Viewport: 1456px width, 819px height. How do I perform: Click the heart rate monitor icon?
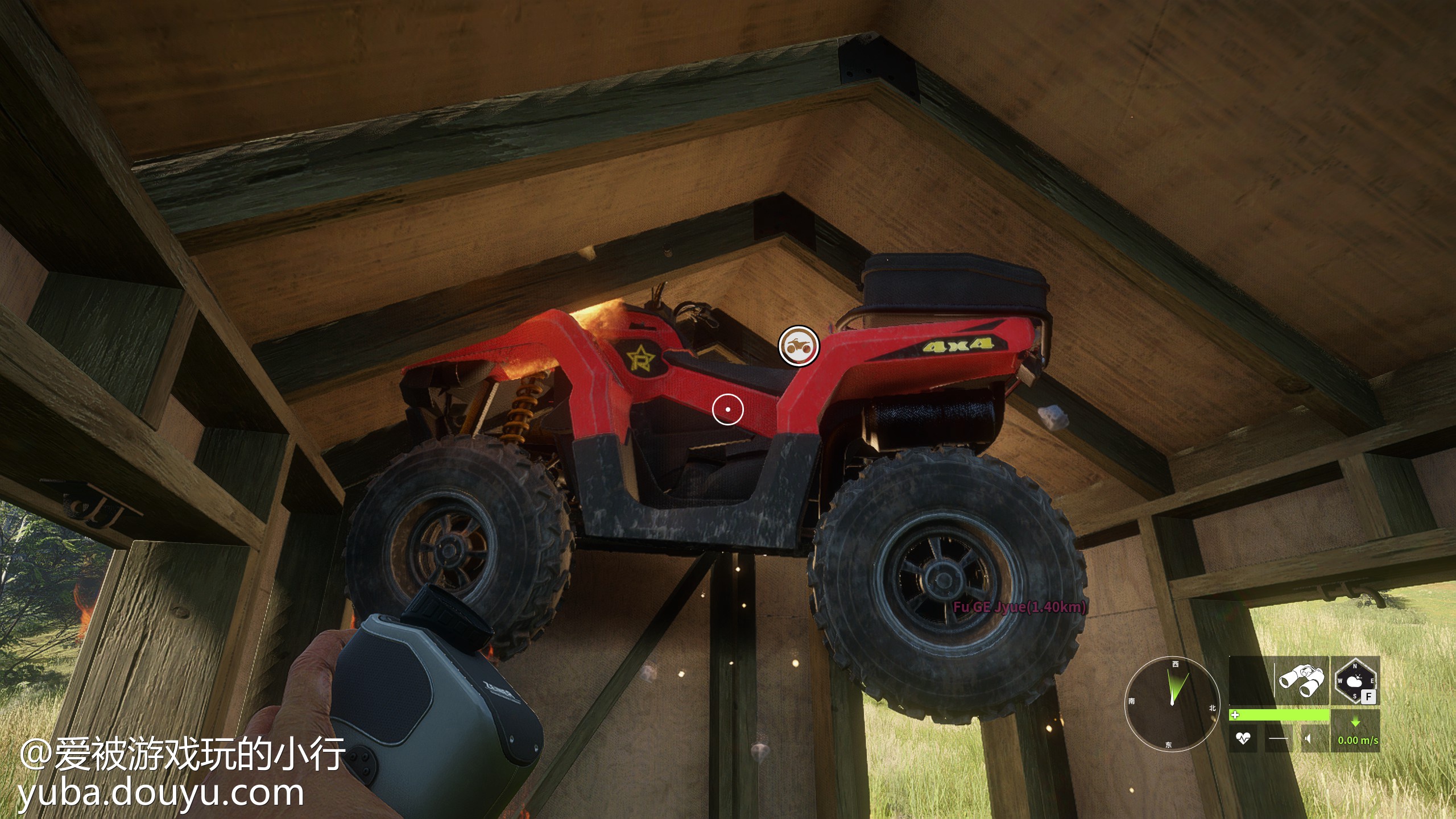[1243, 739]
